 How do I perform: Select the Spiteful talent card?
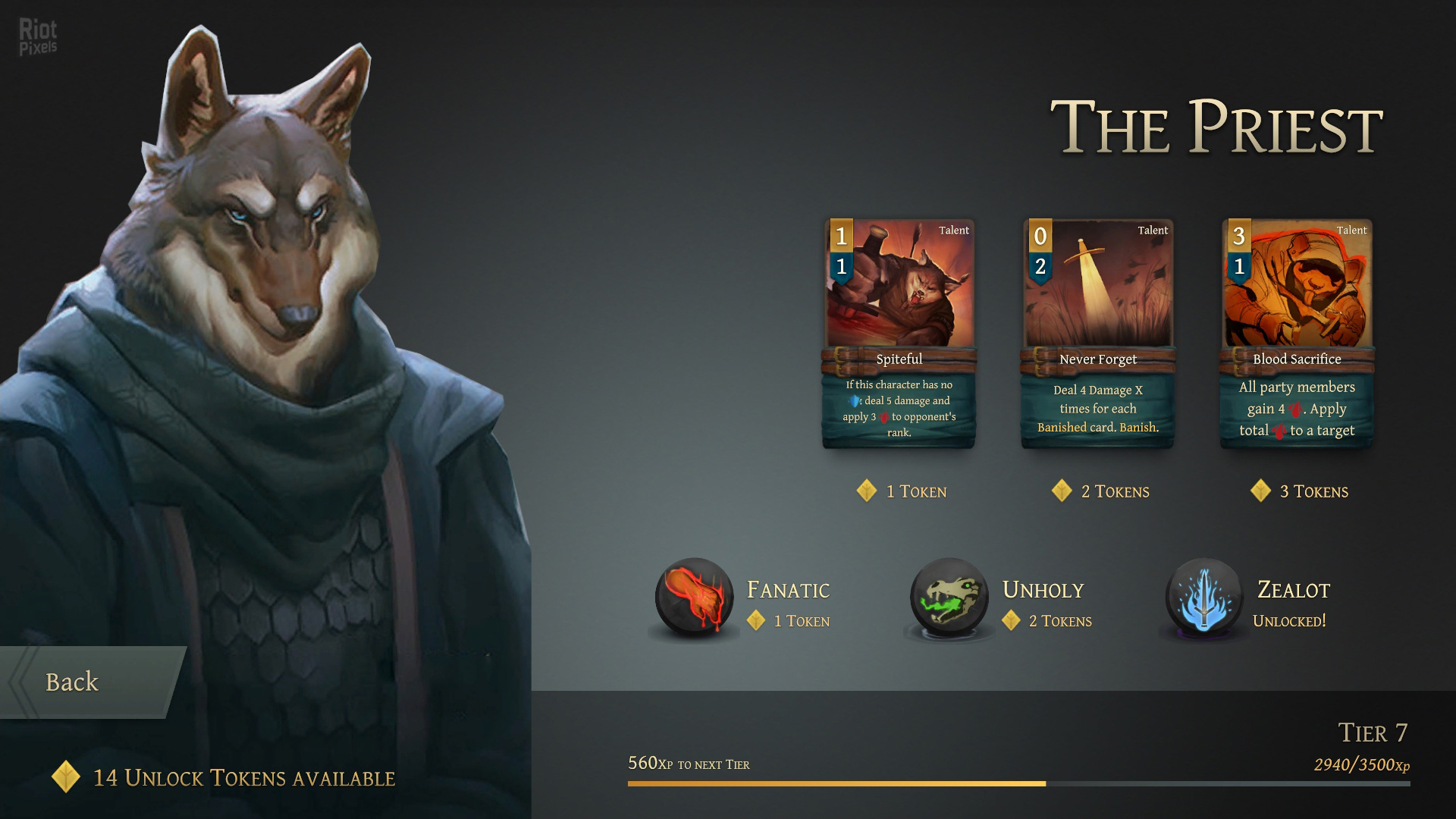pyautogui.click(x=899, y=334)
